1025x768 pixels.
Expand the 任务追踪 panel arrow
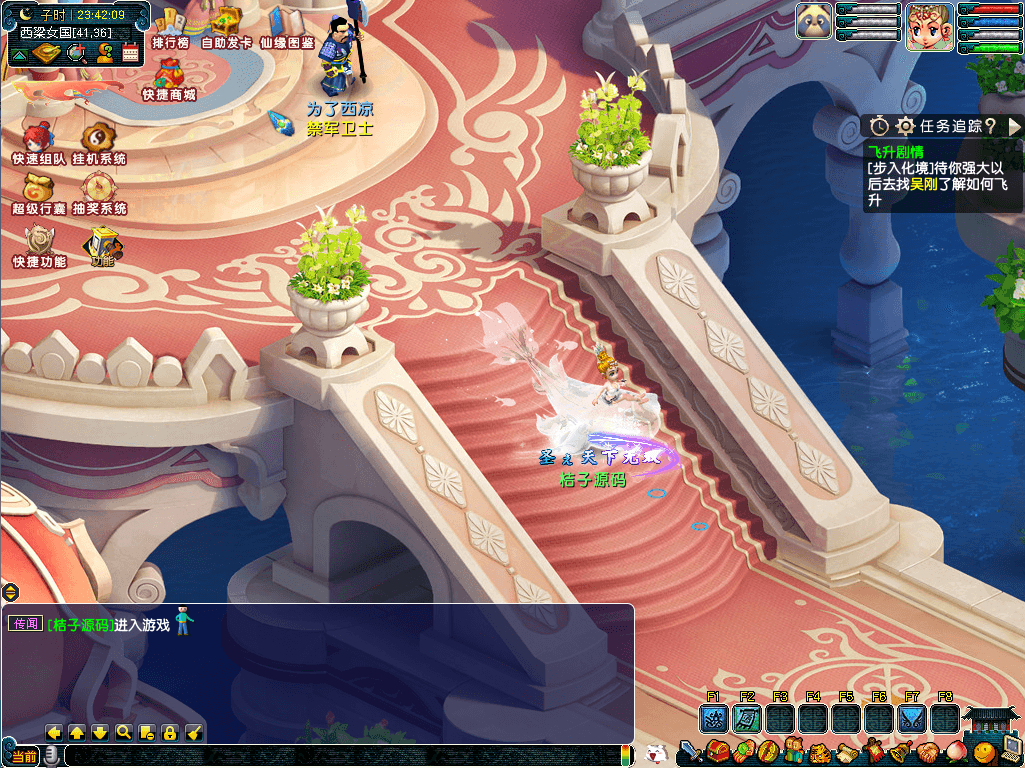click(x=1014, y=126)
